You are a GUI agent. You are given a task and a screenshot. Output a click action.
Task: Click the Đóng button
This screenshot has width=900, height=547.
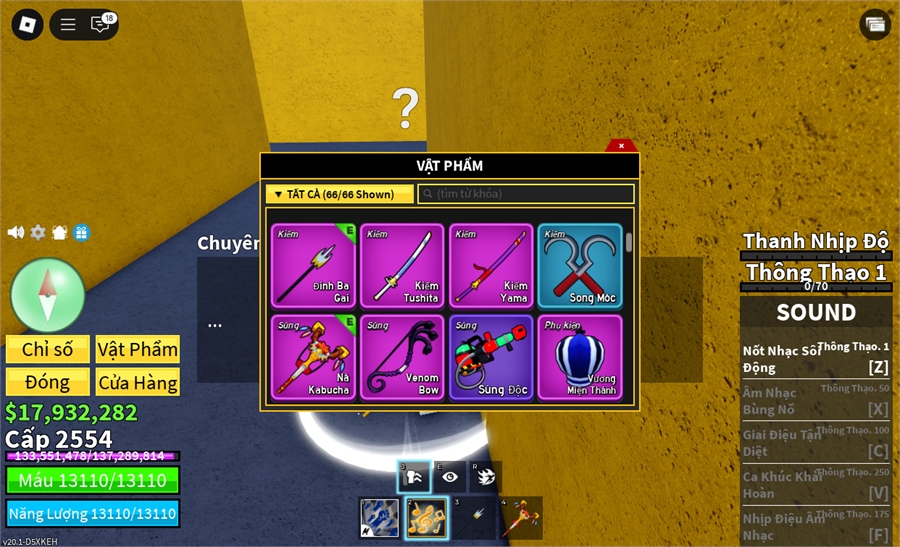click(x=48, y=382)
